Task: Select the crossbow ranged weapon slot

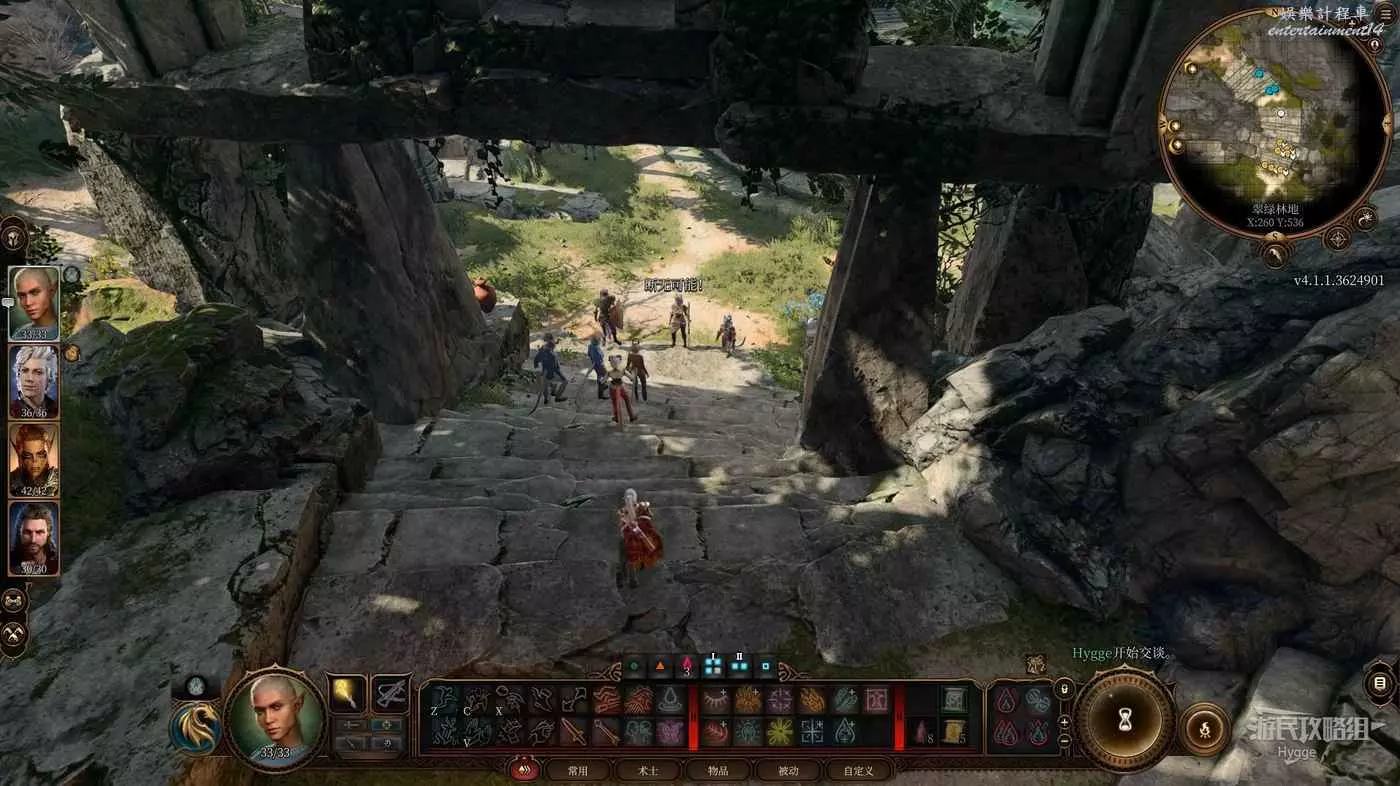Action: coord(390,693)
